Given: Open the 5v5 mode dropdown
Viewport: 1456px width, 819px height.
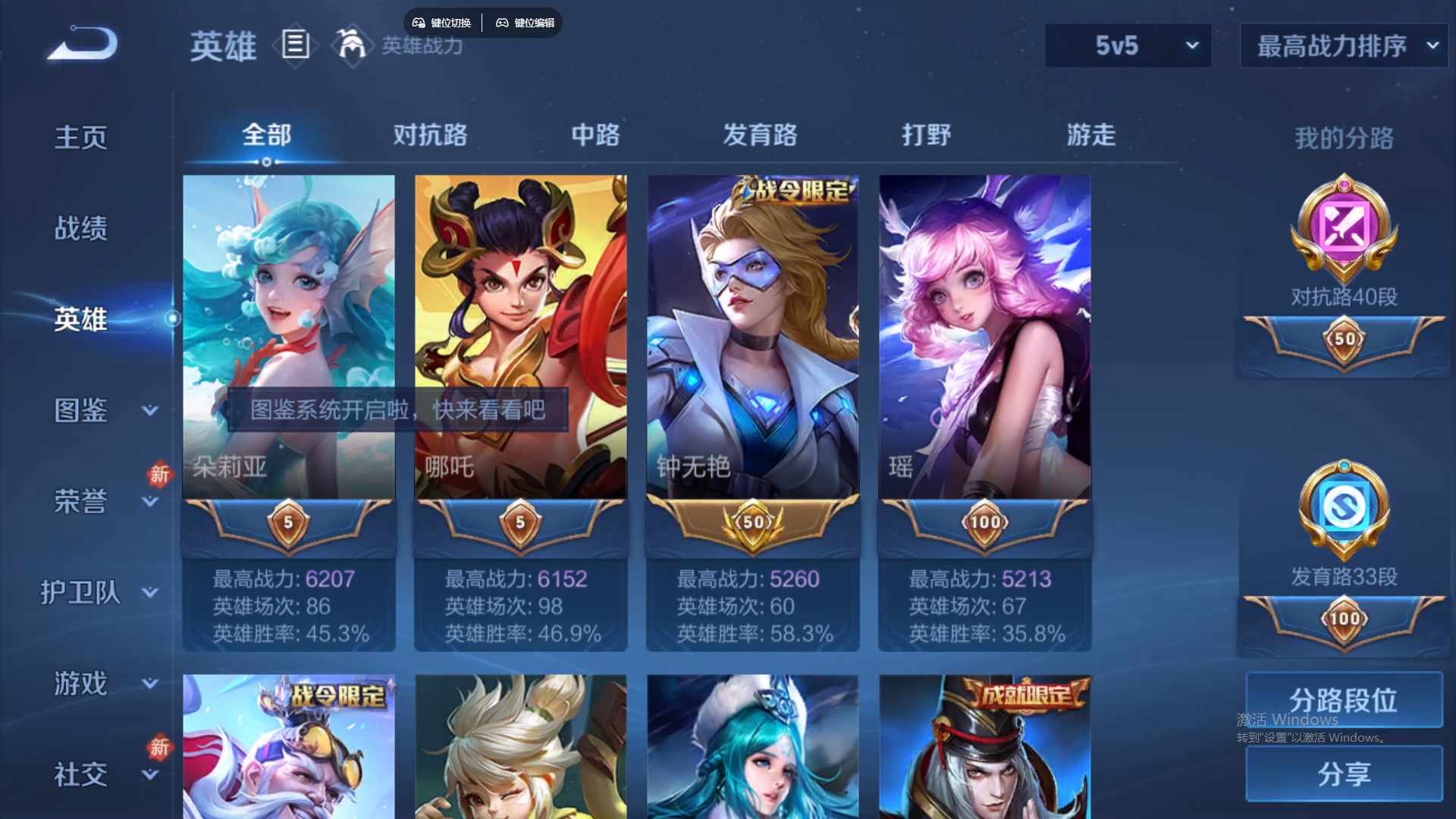Looking at the screenshot, I should click(x=1128, y=45).
